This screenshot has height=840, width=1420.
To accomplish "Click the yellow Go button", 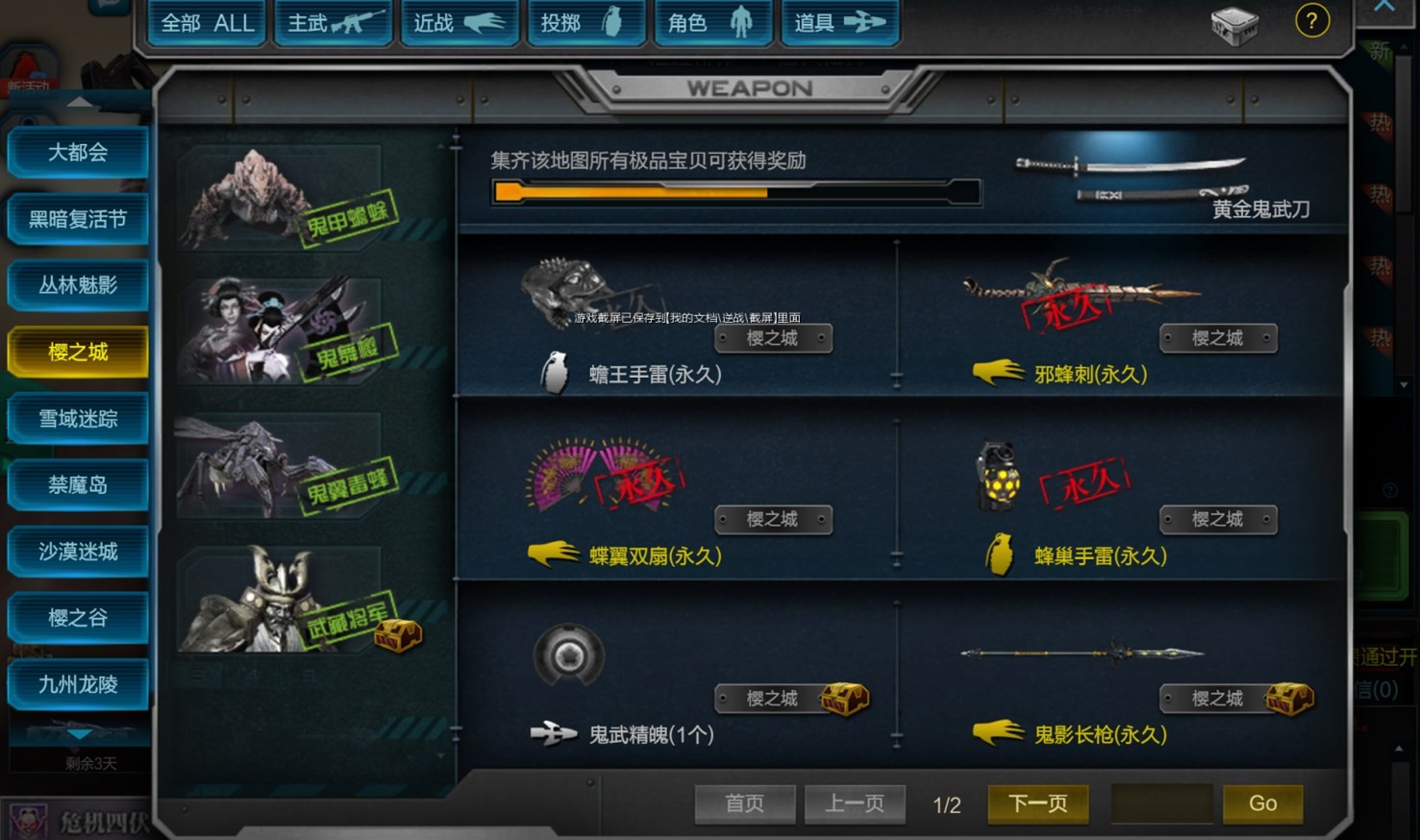I will click(1262, 803).
